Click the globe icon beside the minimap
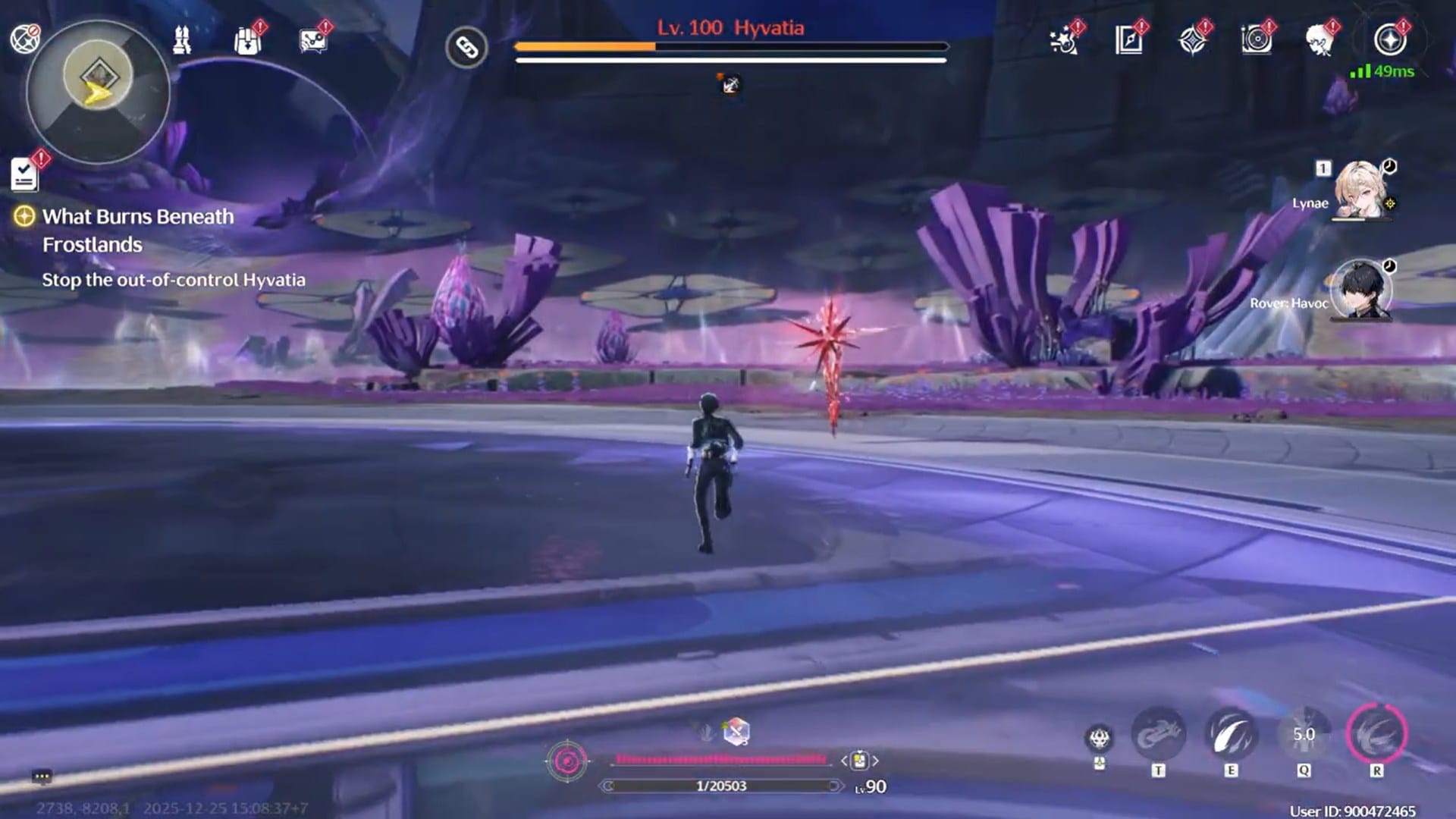1456x819 pixels. pos(24,38)
